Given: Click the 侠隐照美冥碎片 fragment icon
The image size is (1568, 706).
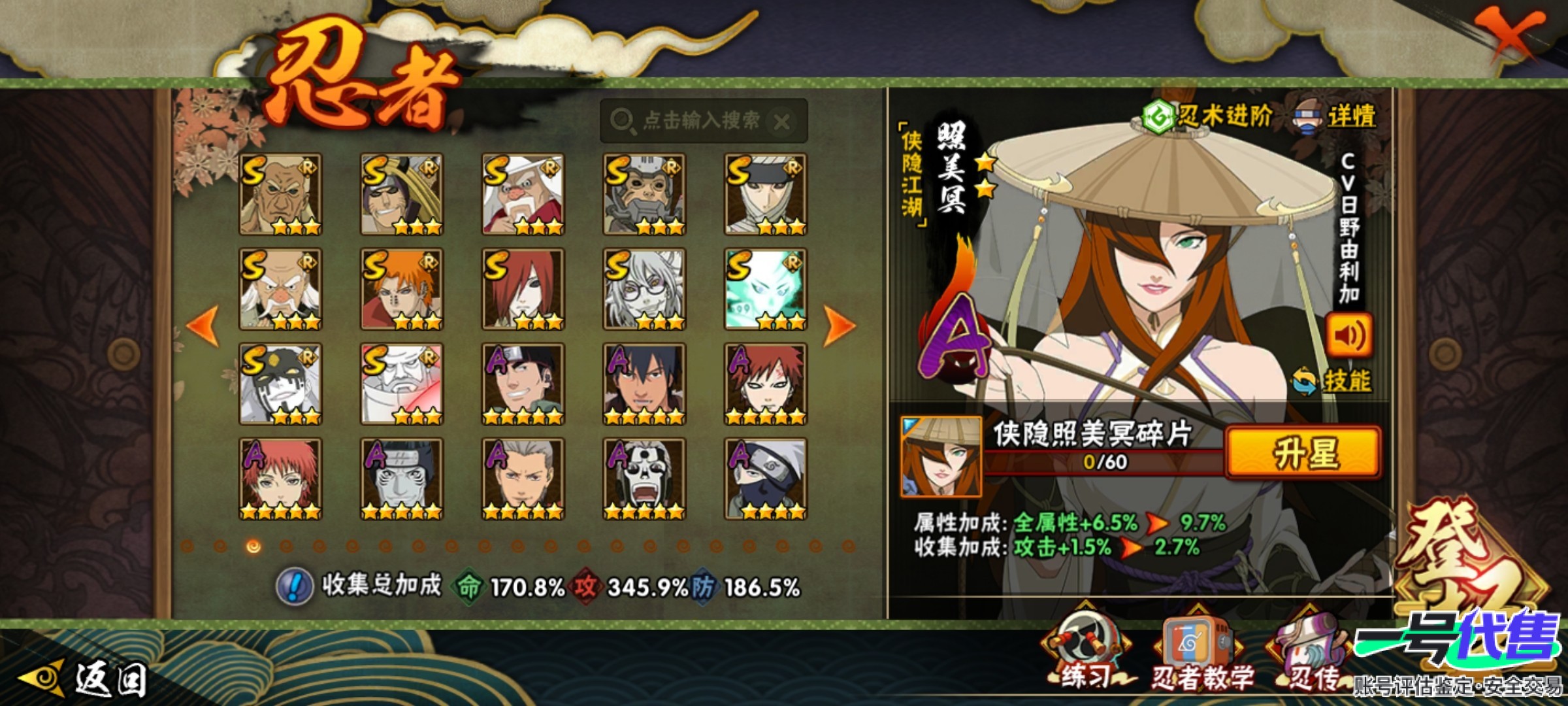Looking at the screenshot, I should tap(940, 457).
